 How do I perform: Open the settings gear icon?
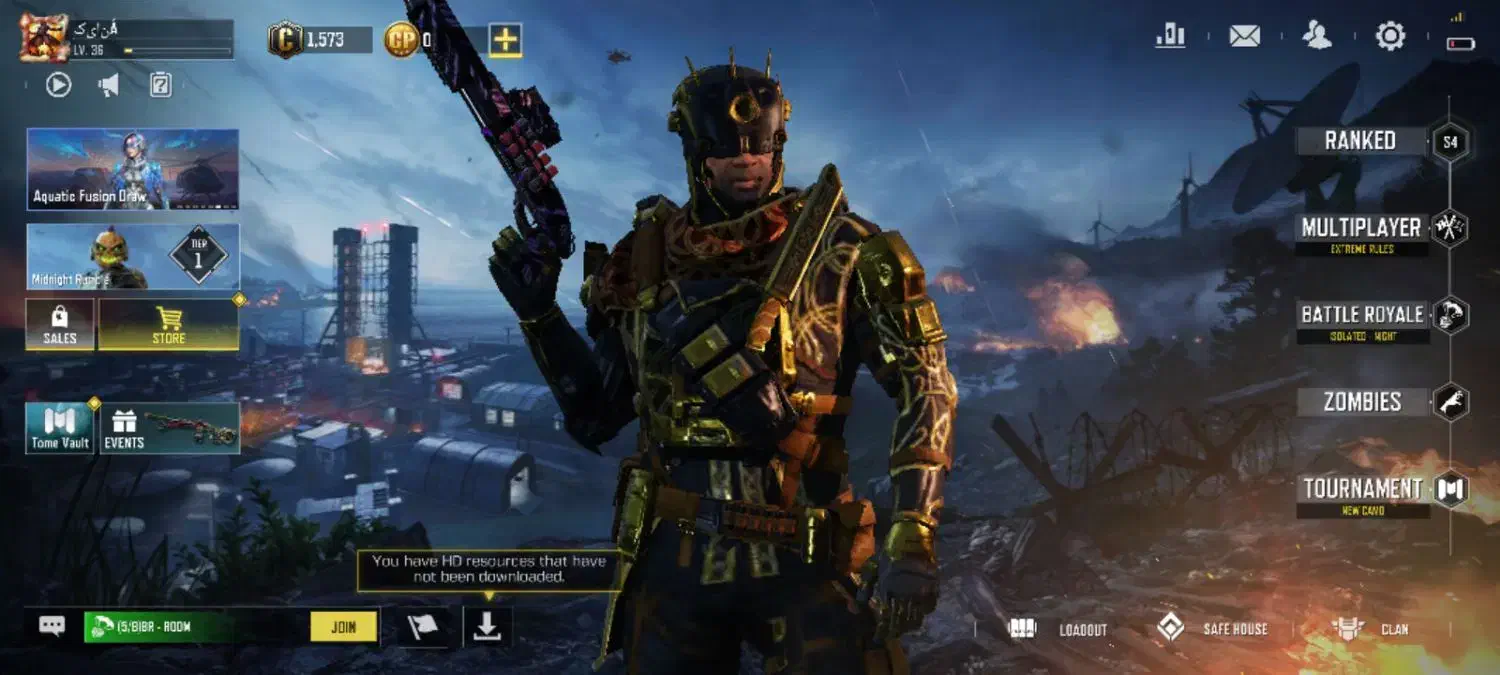1390,37
